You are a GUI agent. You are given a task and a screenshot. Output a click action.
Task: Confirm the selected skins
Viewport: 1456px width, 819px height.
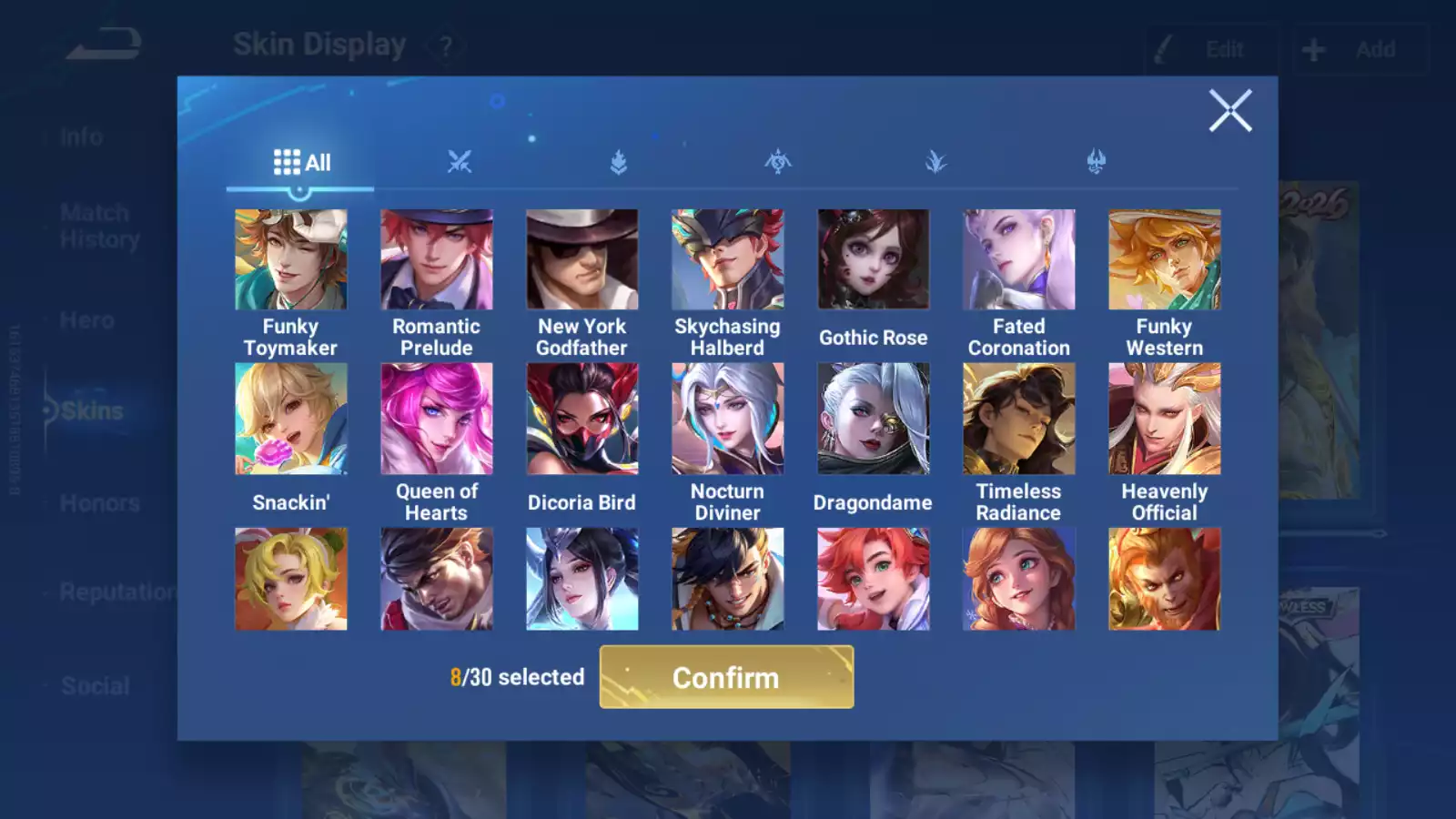726,677
